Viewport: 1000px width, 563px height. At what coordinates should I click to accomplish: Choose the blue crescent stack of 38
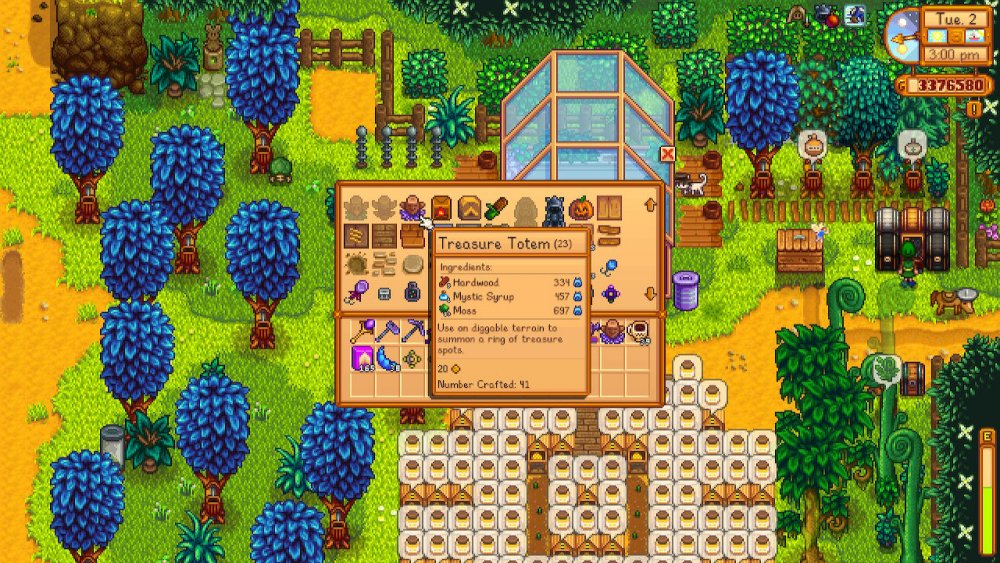(x=386, y=359)
